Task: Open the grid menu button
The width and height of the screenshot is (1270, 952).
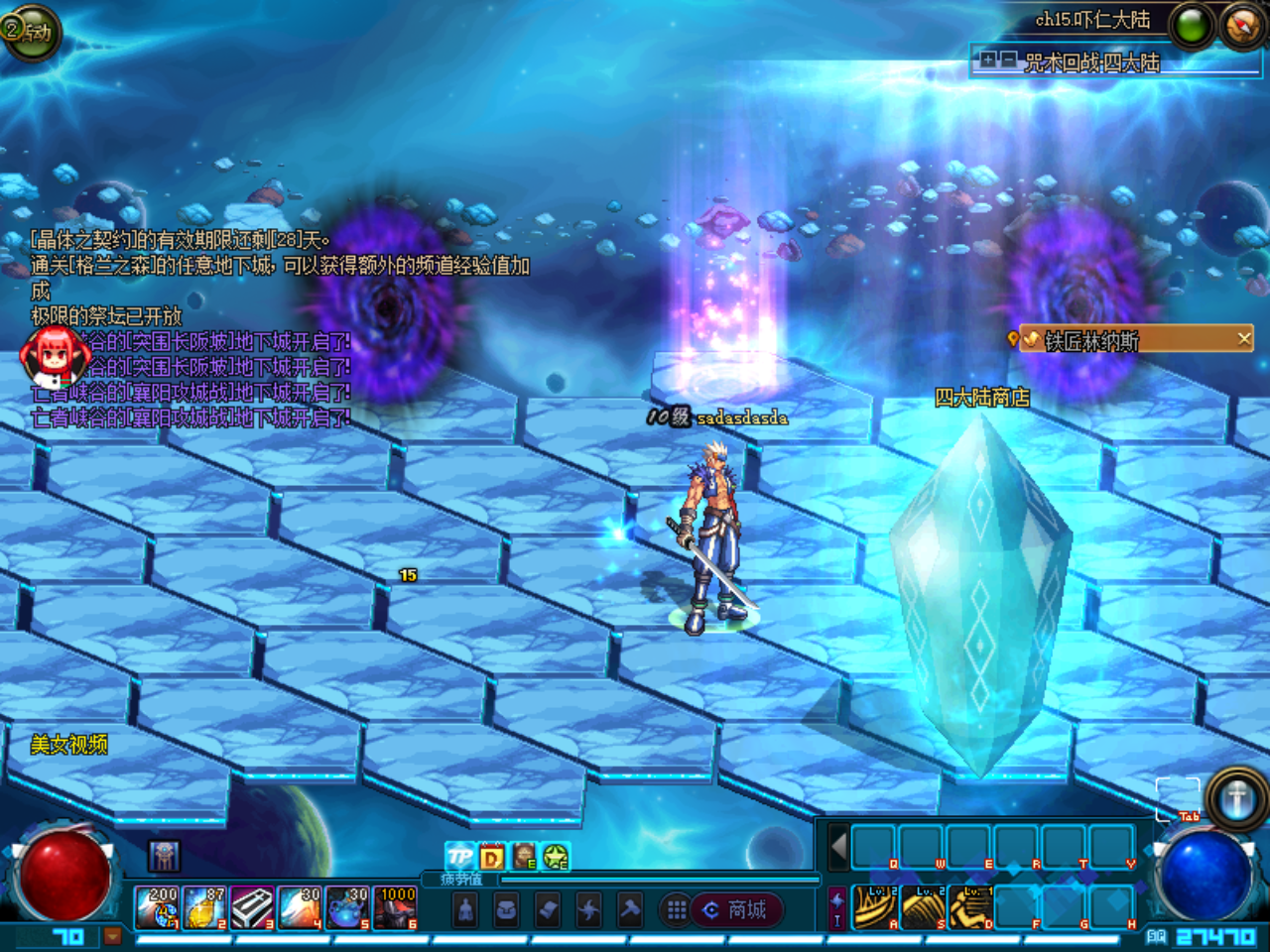Action: [x=677, y=909]
